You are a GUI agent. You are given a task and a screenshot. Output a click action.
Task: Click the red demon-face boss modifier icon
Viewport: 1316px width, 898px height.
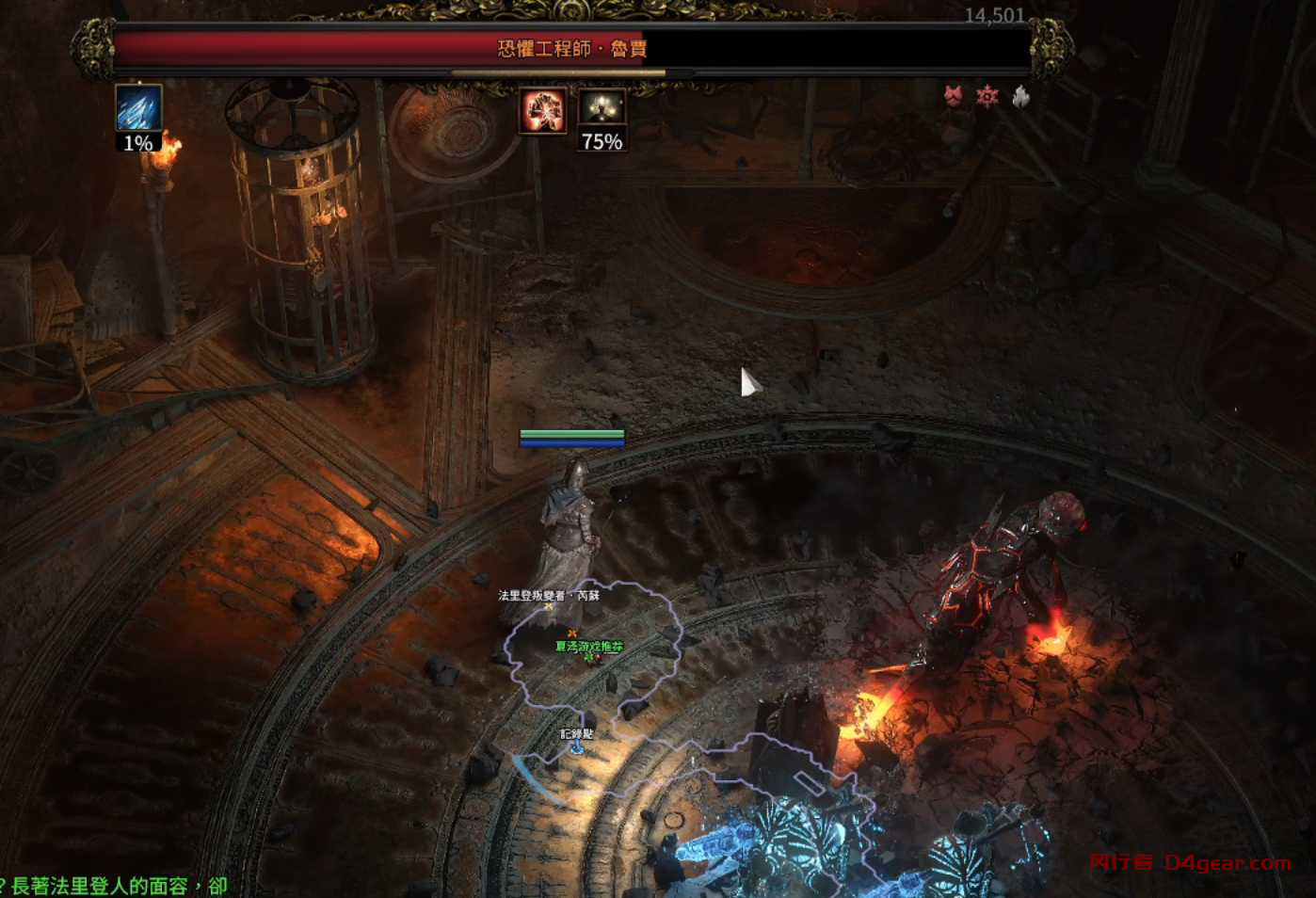(955, 95)
